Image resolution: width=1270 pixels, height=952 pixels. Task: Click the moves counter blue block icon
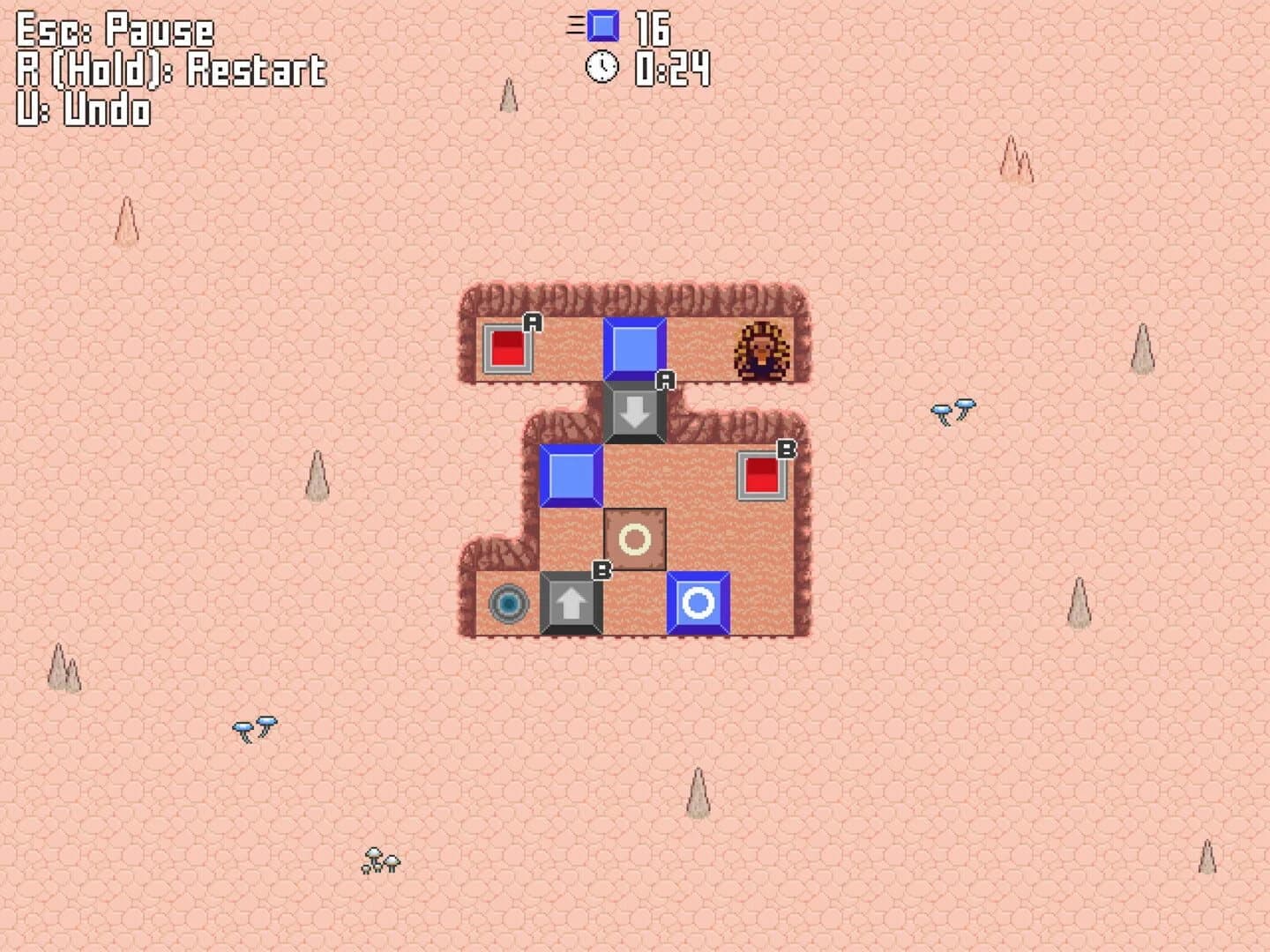coord(602,26)
